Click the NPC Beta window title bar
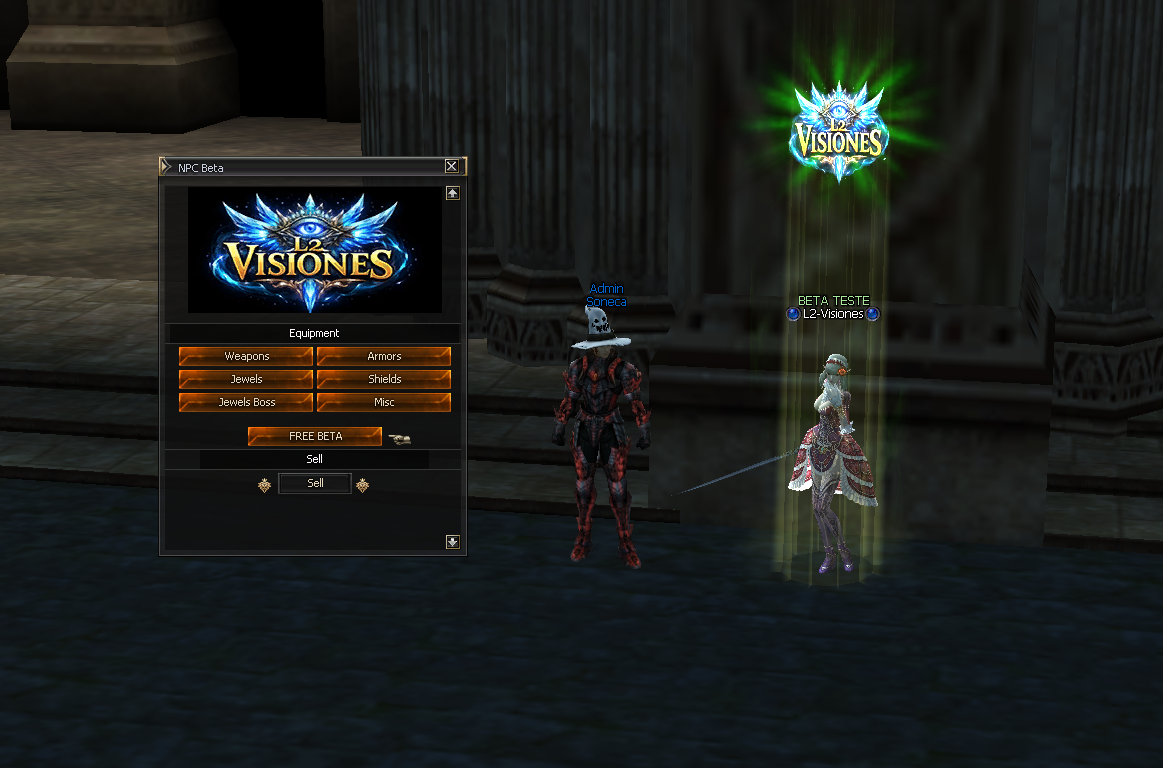Viewport: 1163px width, 768px height. point(300,167)
